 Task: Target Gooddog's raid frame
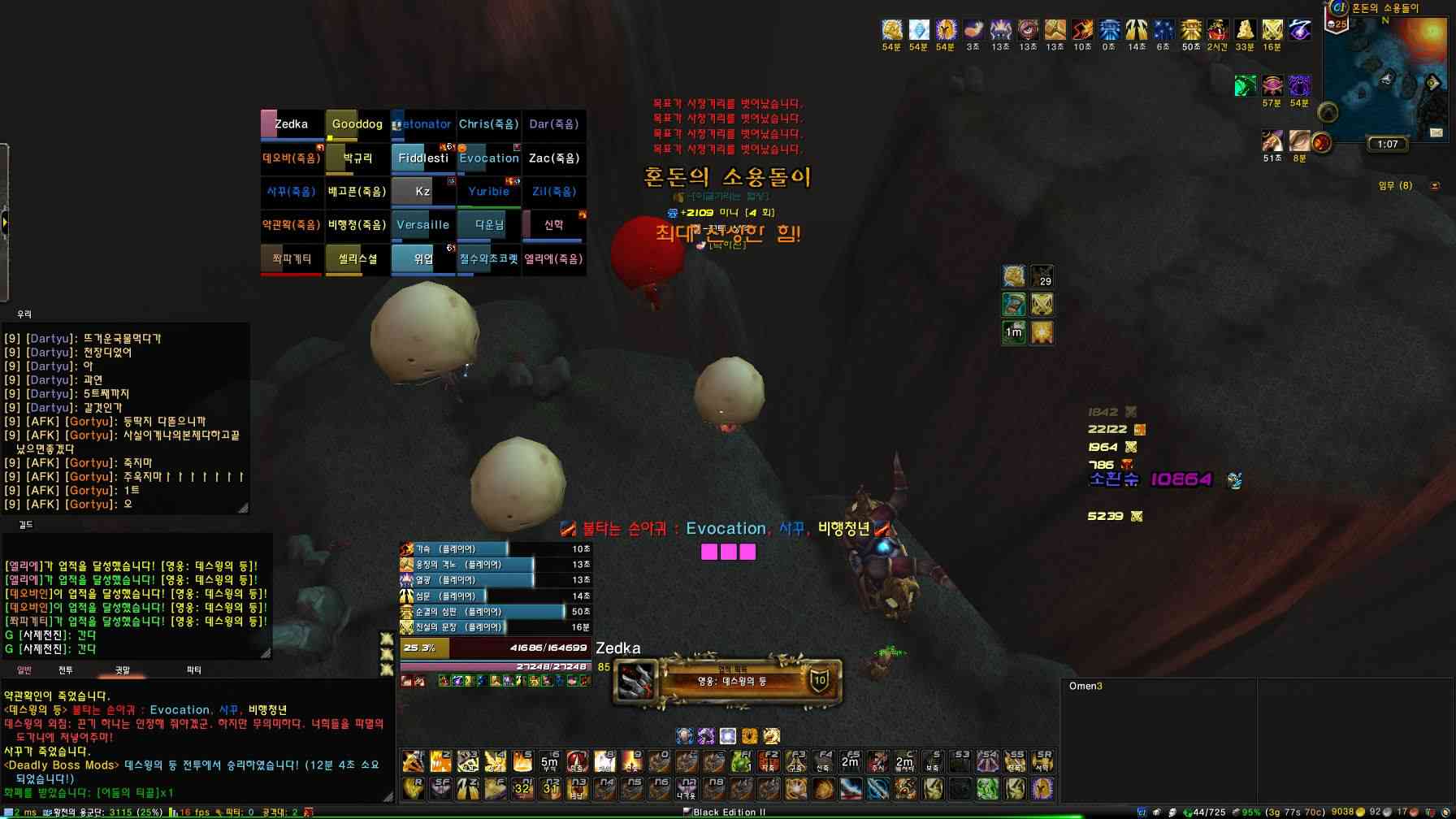point(357,124)
